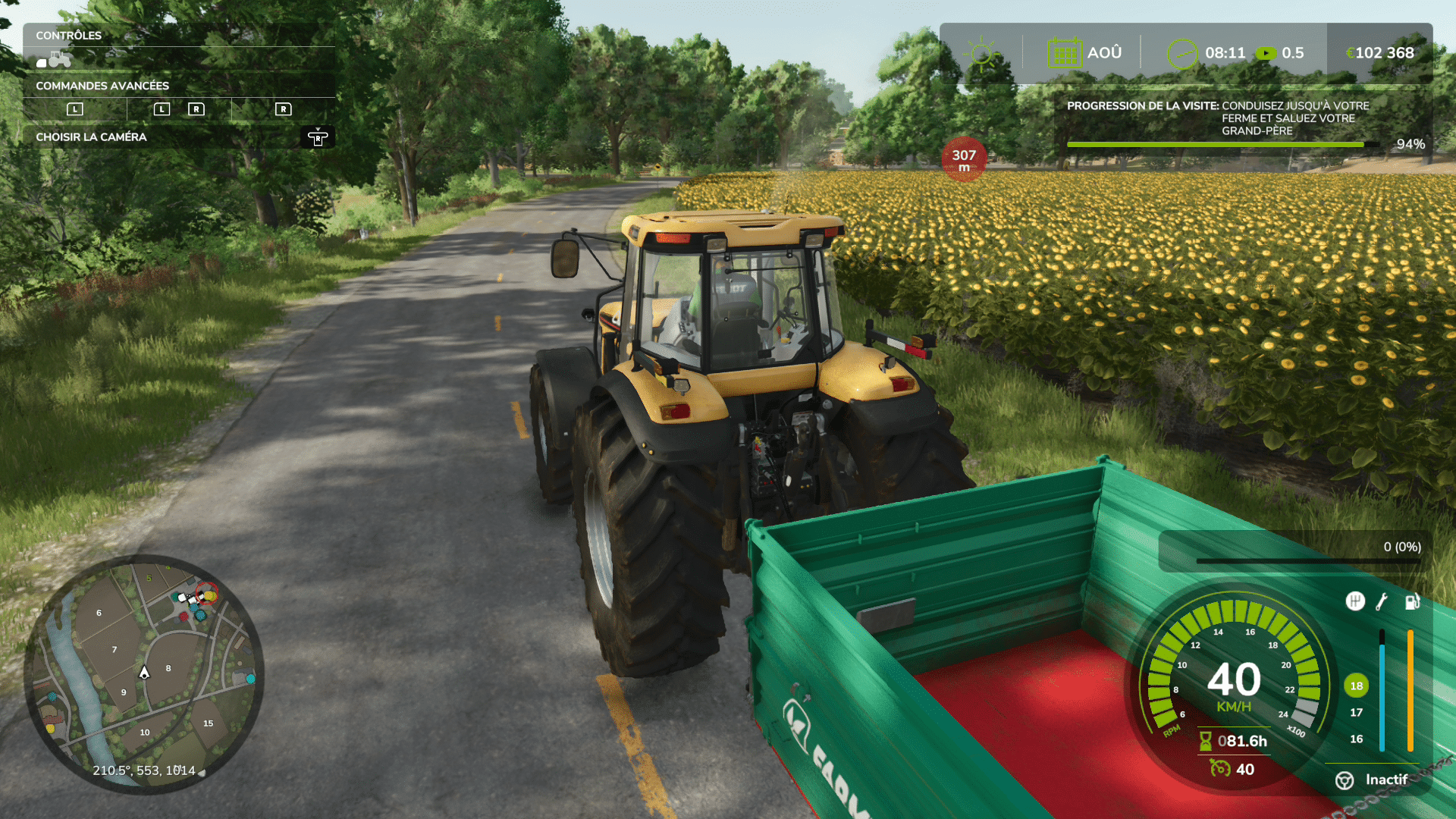
Task: Click the clock icon by the time
Action: pyautogui.click(x=1181, y=54)
